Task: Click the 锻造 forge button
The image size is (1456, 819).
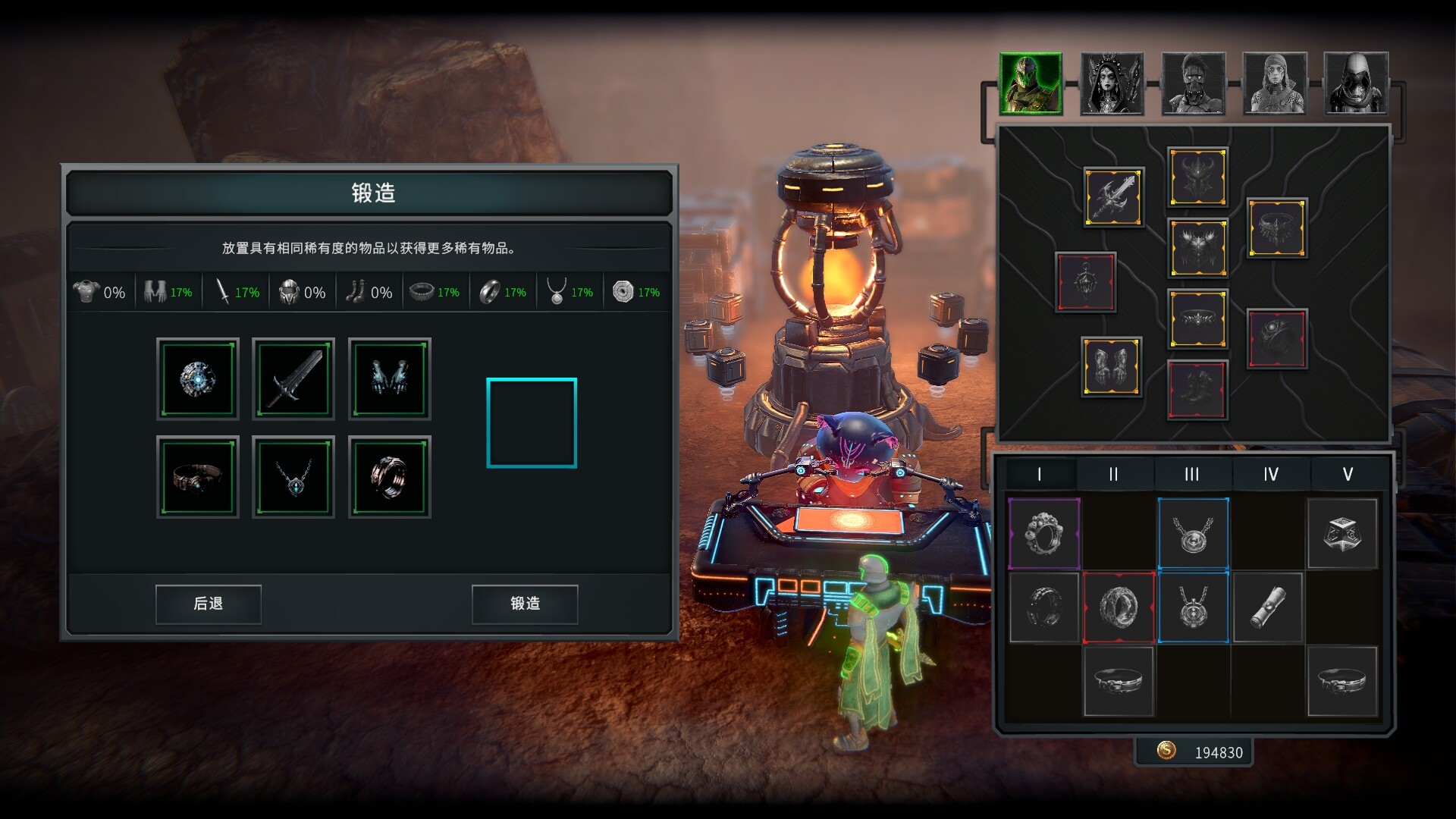Action: click(525, 604)
